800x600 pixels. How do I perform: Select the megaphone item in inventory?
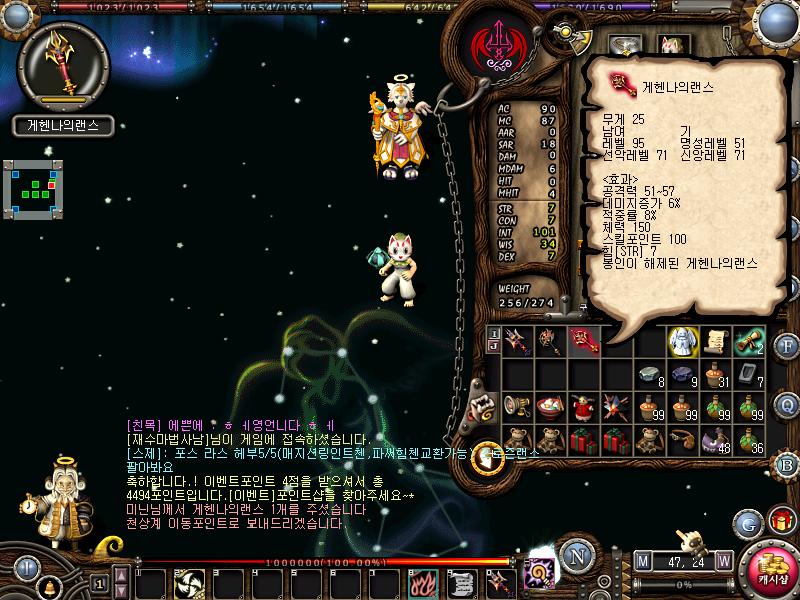click(x=519, y=405)
